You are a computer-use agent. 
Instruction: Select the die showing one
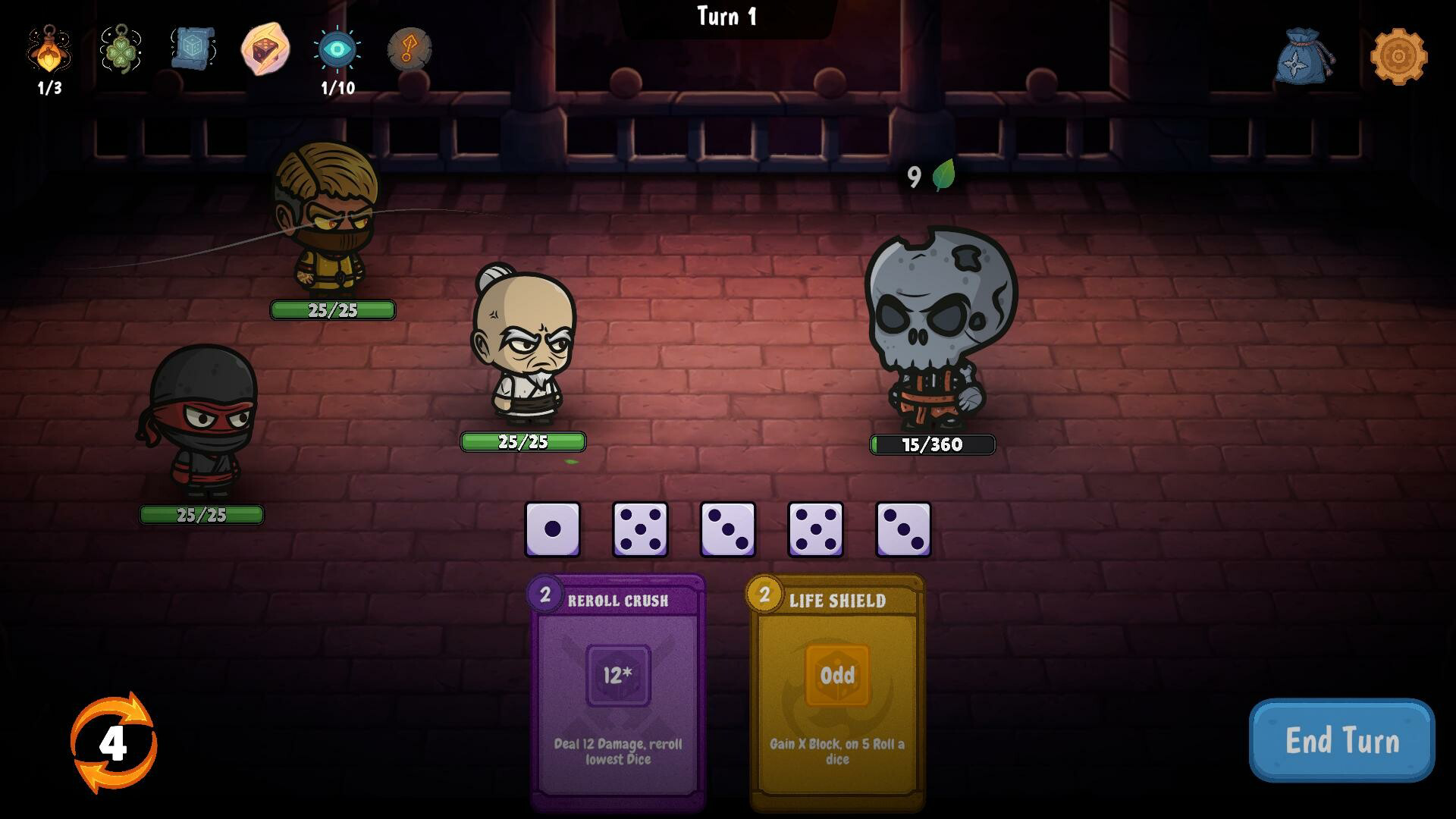tap(552, 529)
